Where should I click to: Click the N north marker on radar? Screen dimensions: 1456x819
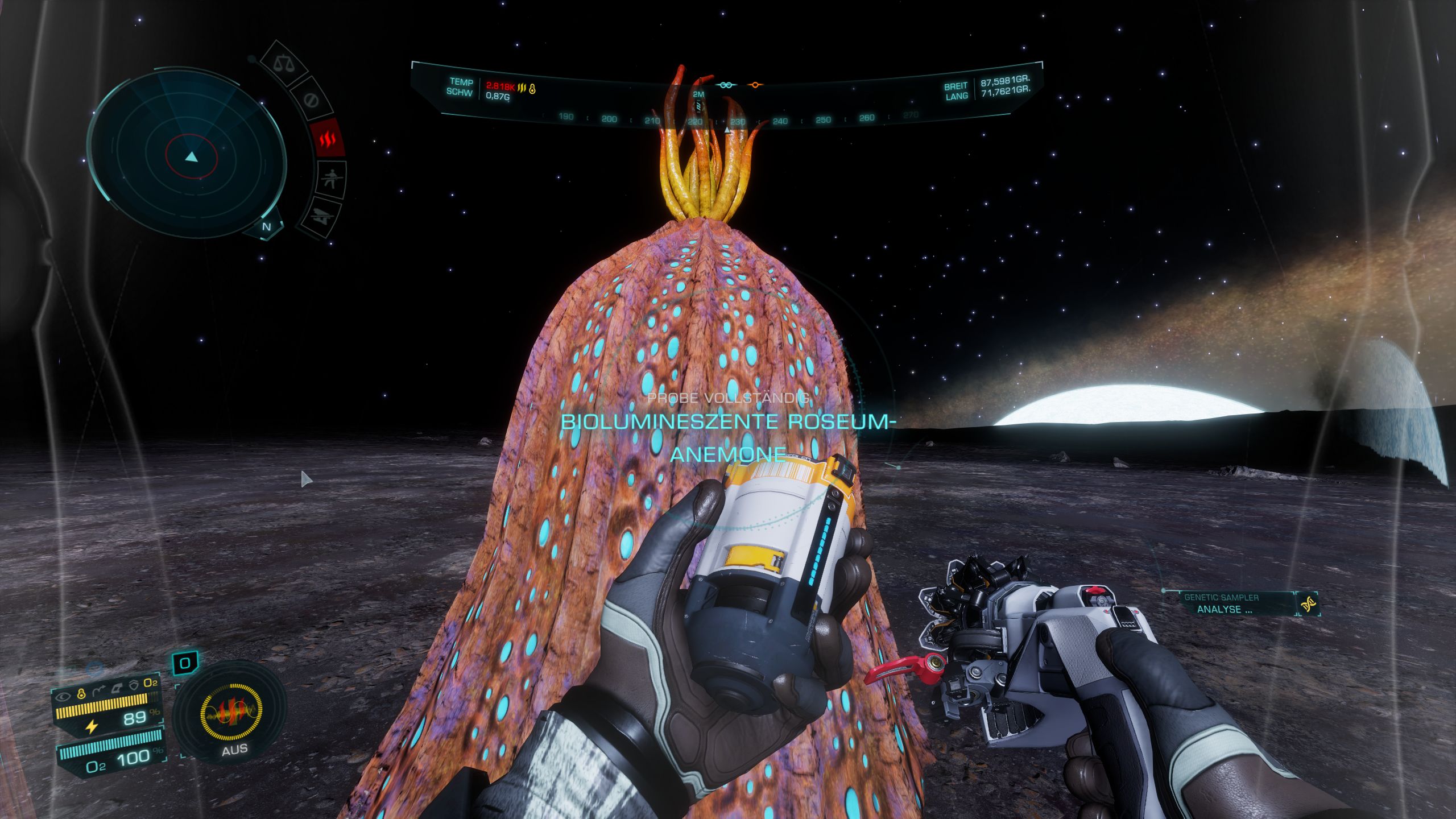(266, 226)
